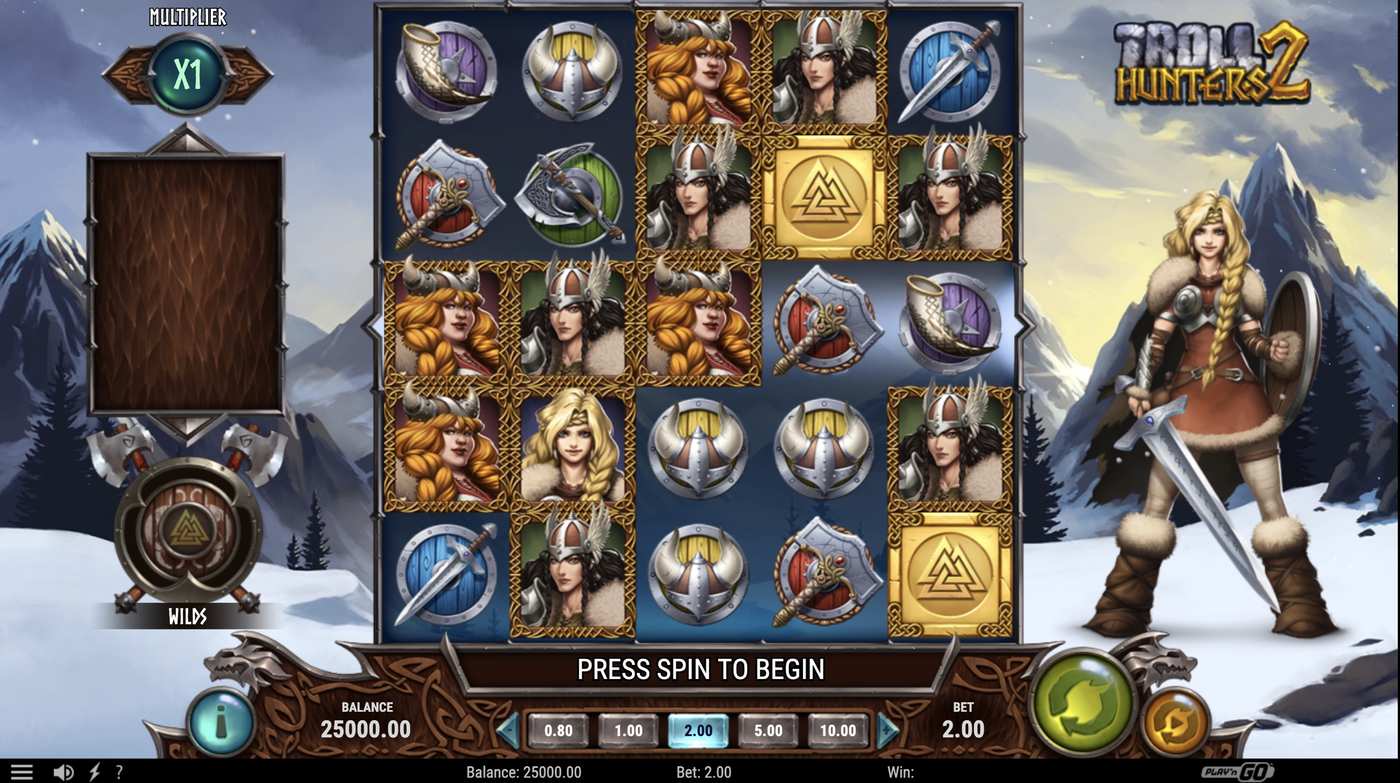This screenshot has height=783, width=1400.
Task: Open the help question mark icon
Action: click(118, 770)
